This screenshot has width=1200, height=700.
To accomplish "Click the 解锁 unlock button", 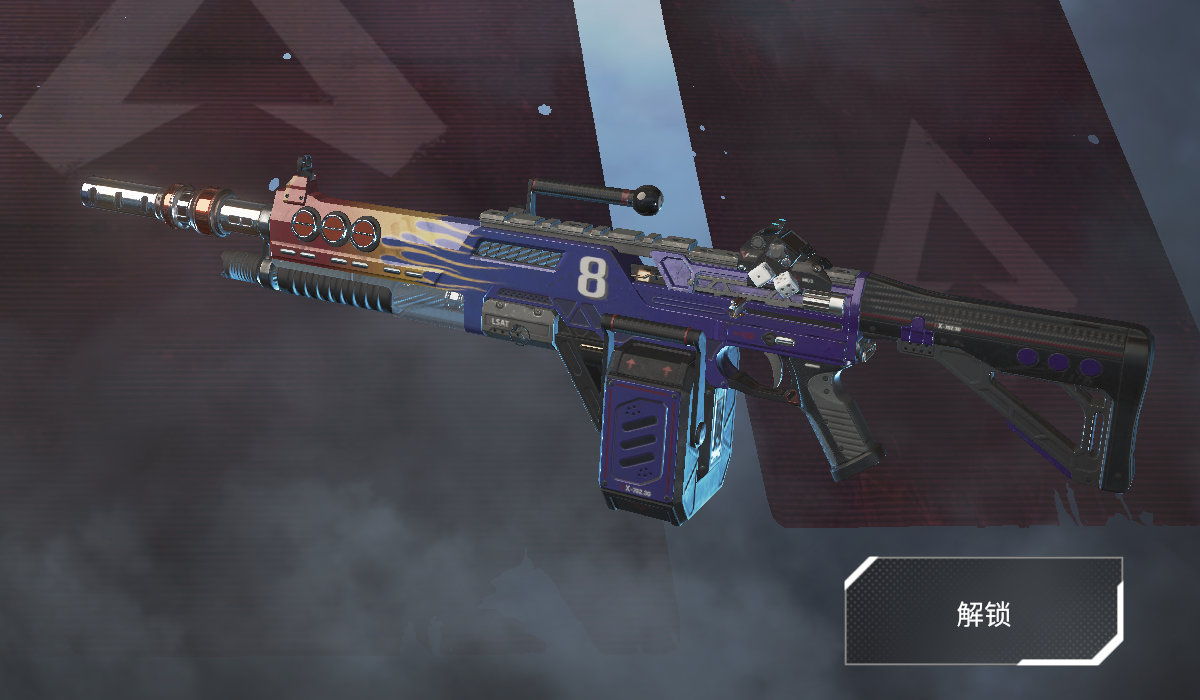I will pos(983,612).
